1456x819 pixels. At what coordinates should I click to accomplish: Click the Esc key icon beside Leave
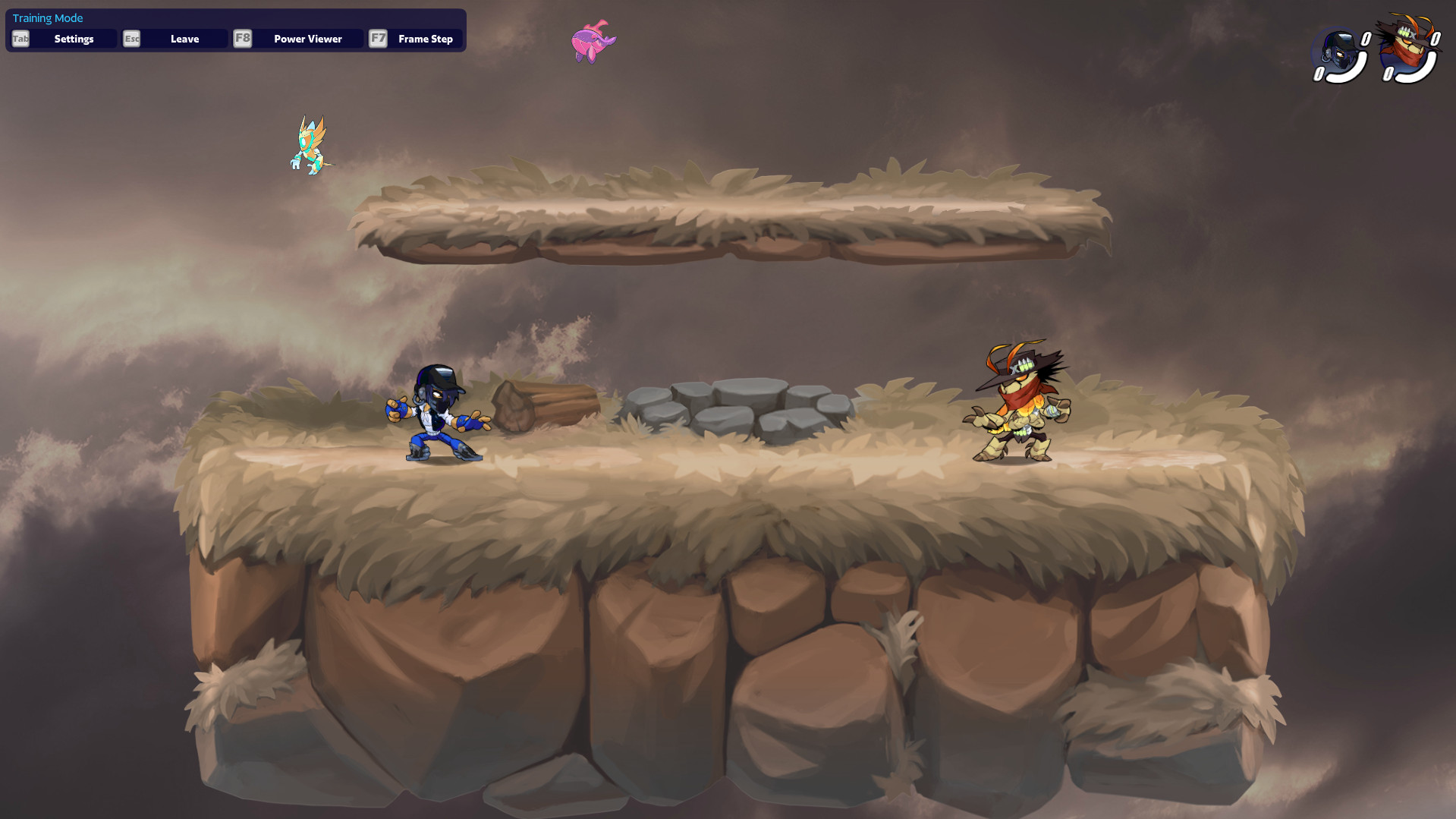[x=131, y=39]
